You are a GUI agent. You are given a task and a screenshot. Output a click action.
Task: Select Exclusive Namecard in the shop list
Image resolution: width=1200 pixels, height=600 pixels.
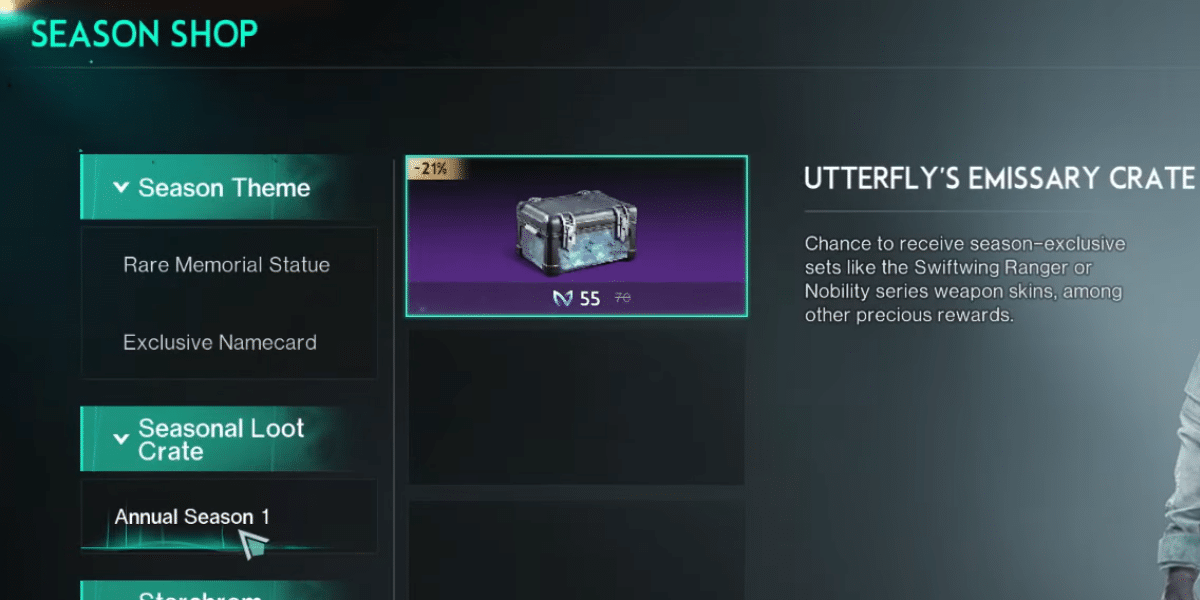(220, 342)
